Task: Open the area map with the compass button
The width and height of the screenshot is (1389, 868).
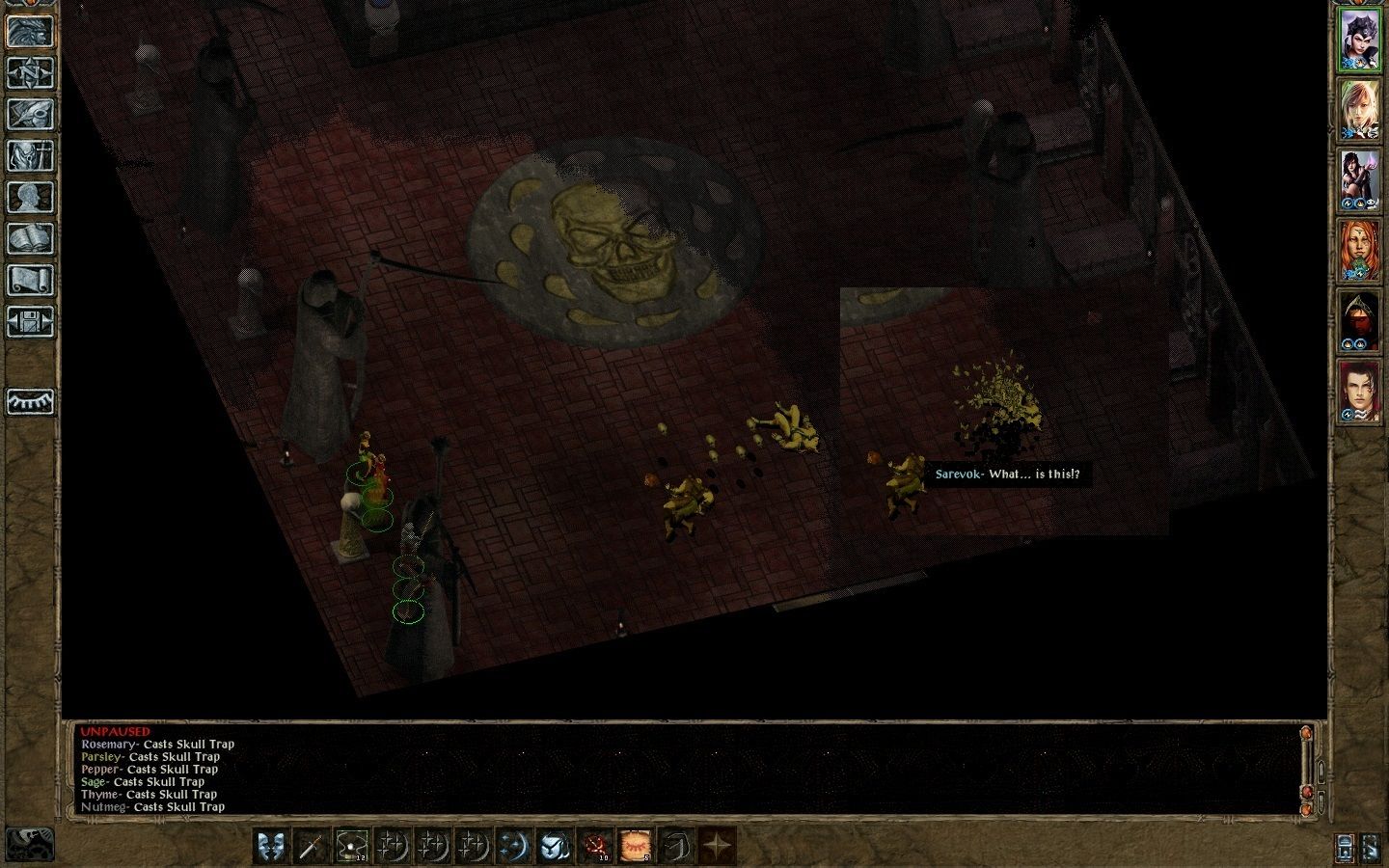Action: 30,72
